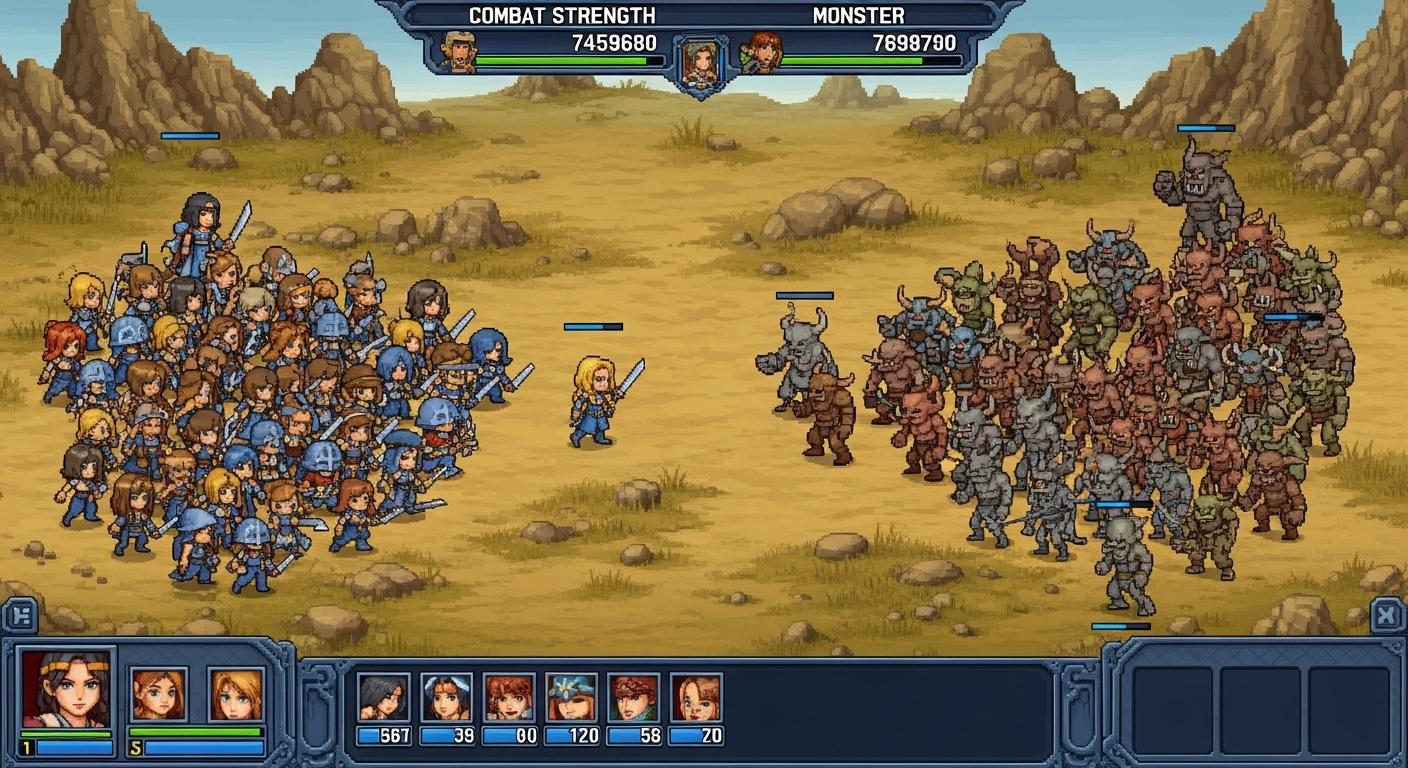
Task: Close the battle with the X button
Action: click(1386, 616)
